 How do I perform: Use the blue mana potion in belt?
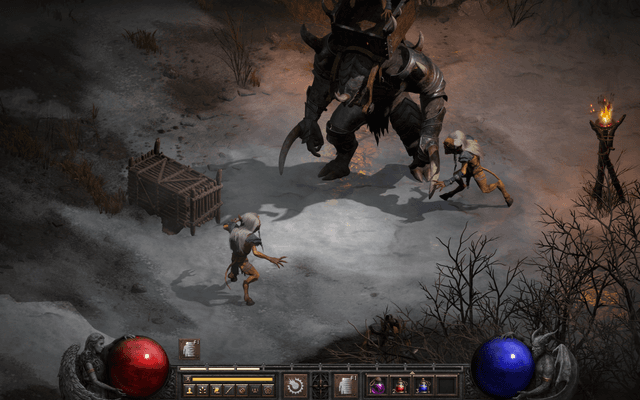tap(423, 385)
